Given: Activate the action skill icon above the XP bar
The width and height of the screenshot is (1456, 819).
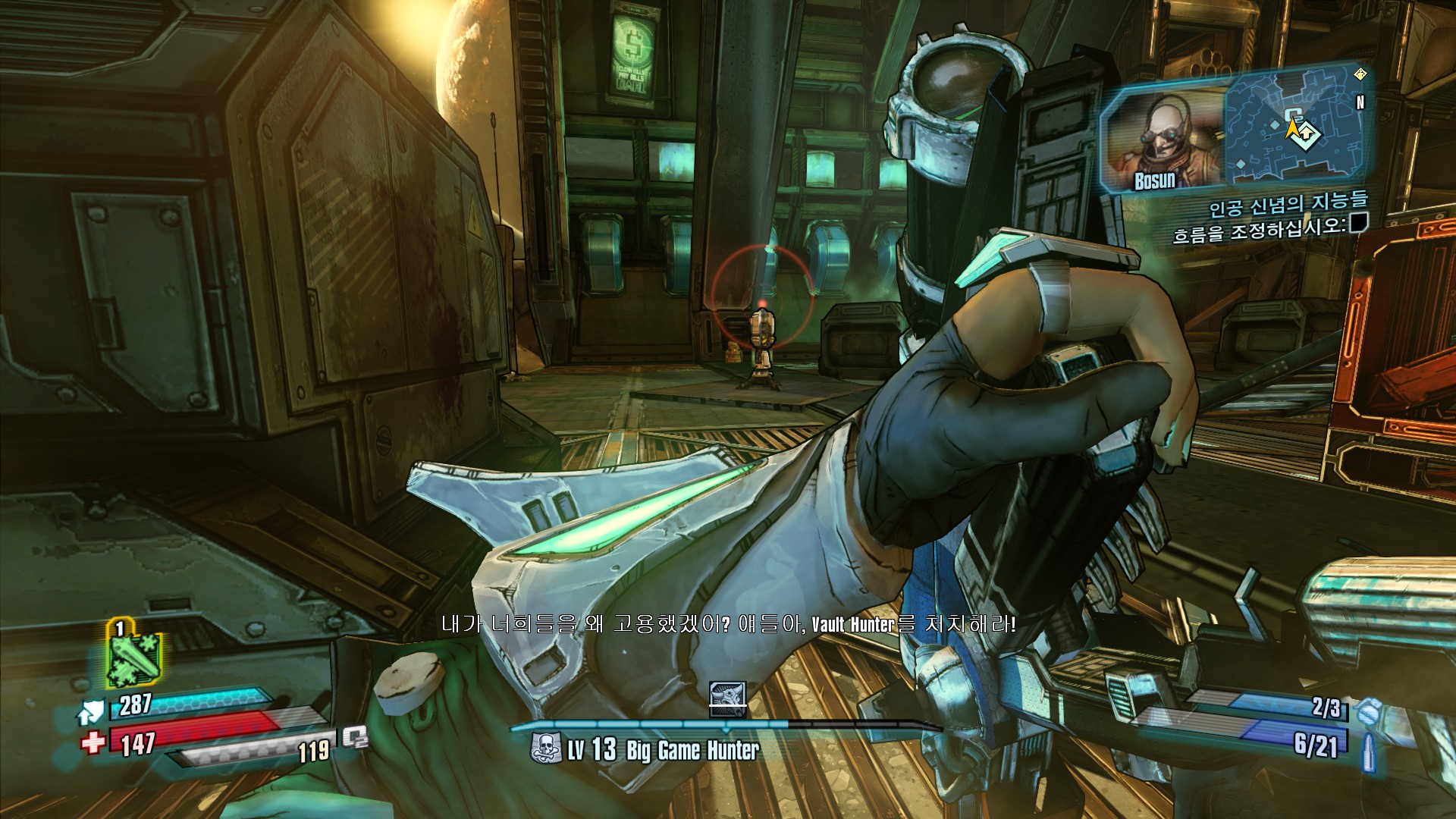Looking at the screenshot, I should click(x=728, y=698).
